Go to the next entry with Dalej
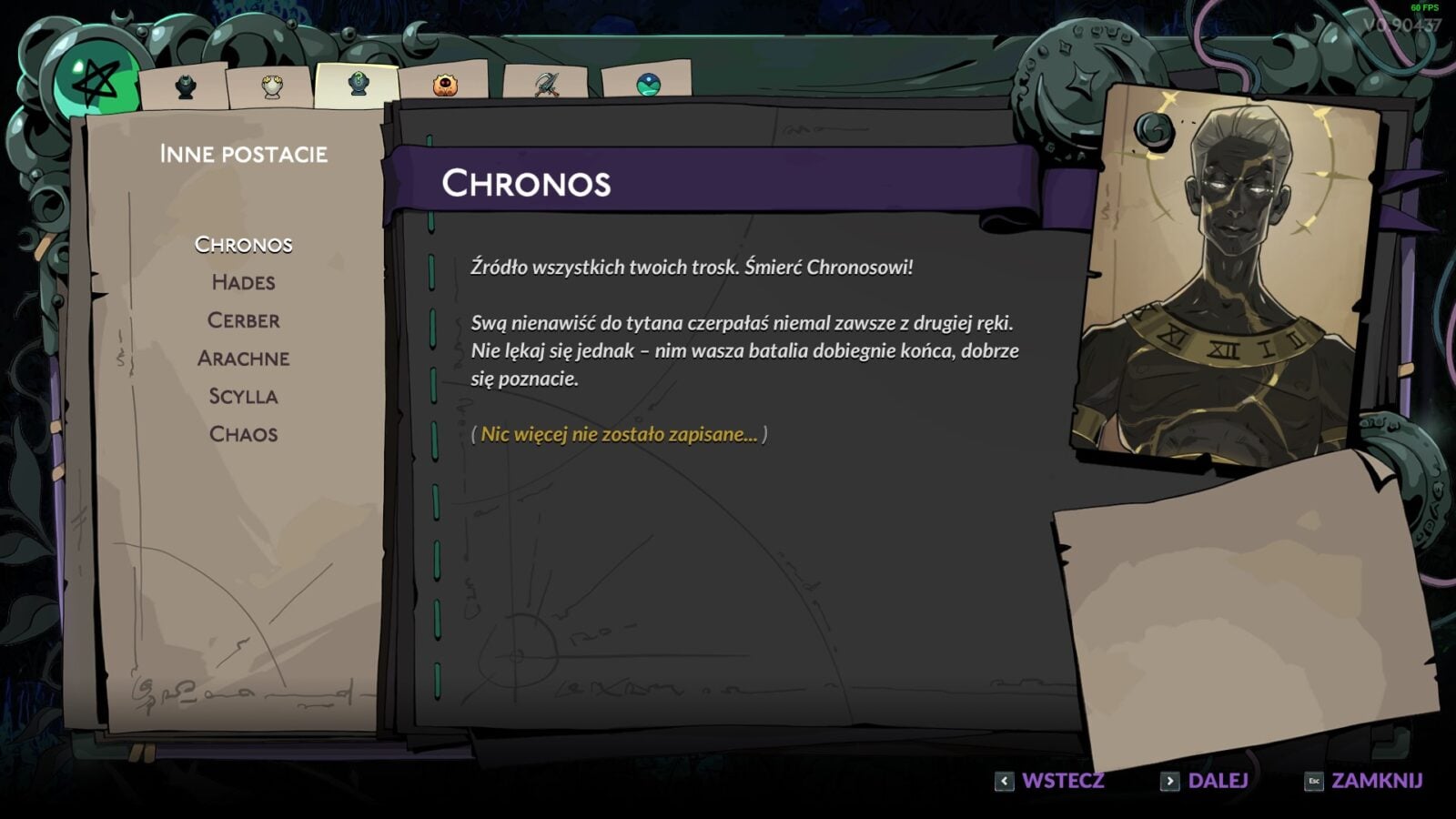 (x=1205, y=781)
